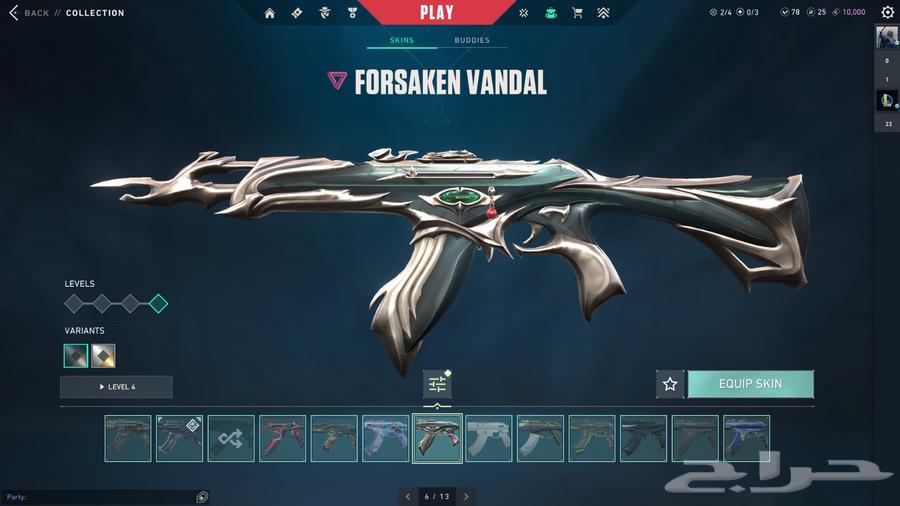Equip the Forsaken Vandal skin
This screenshot has height=506, width=900.
click(x=750, y=384)
